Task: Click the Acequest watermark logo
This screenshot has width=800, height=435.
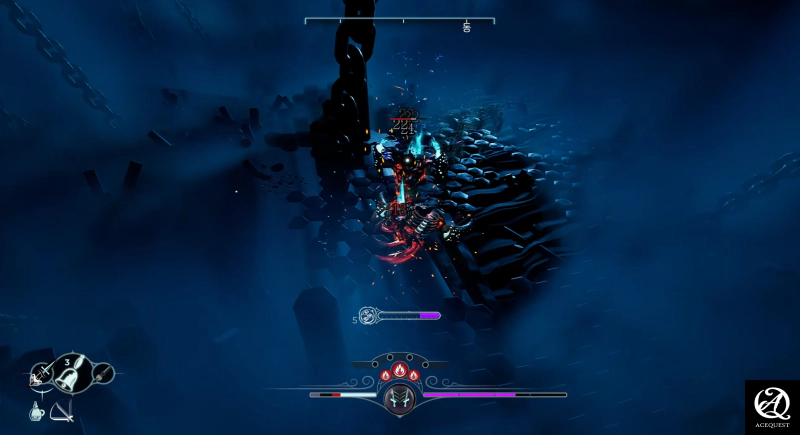Action: (772, 405)
